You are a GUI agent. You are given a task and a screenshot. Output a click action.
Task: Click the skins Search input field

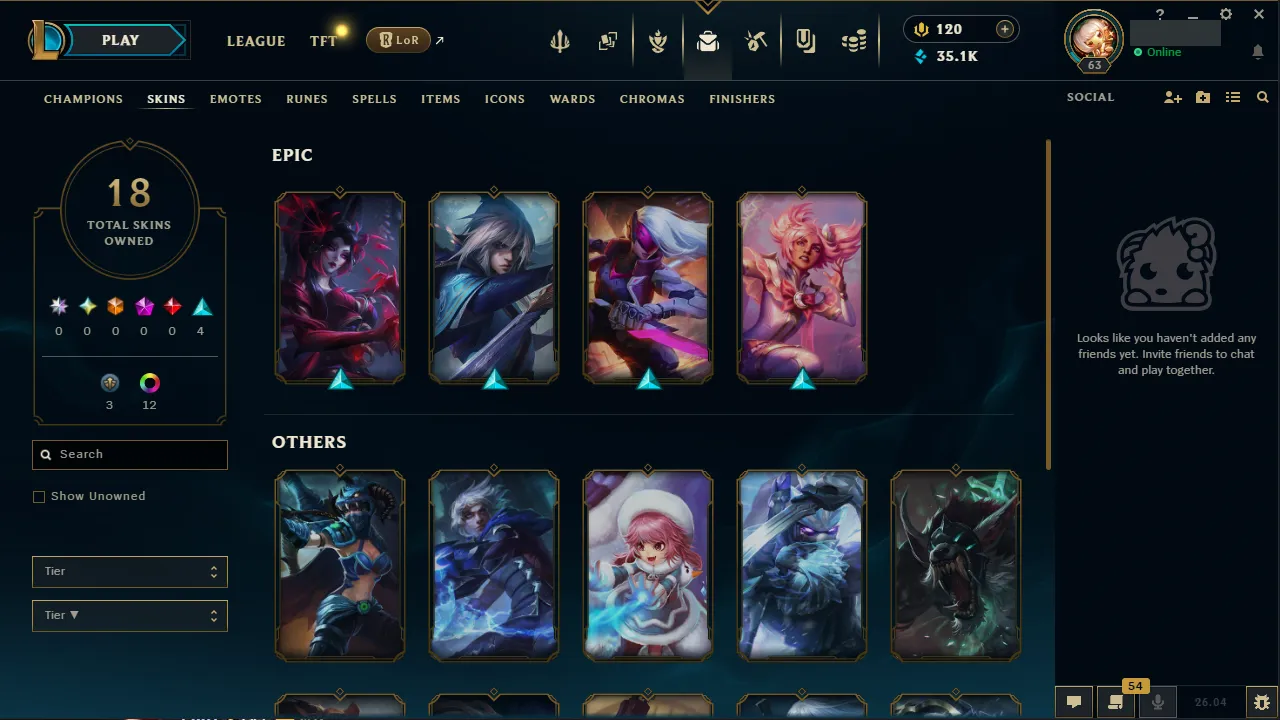click(129, 454)
